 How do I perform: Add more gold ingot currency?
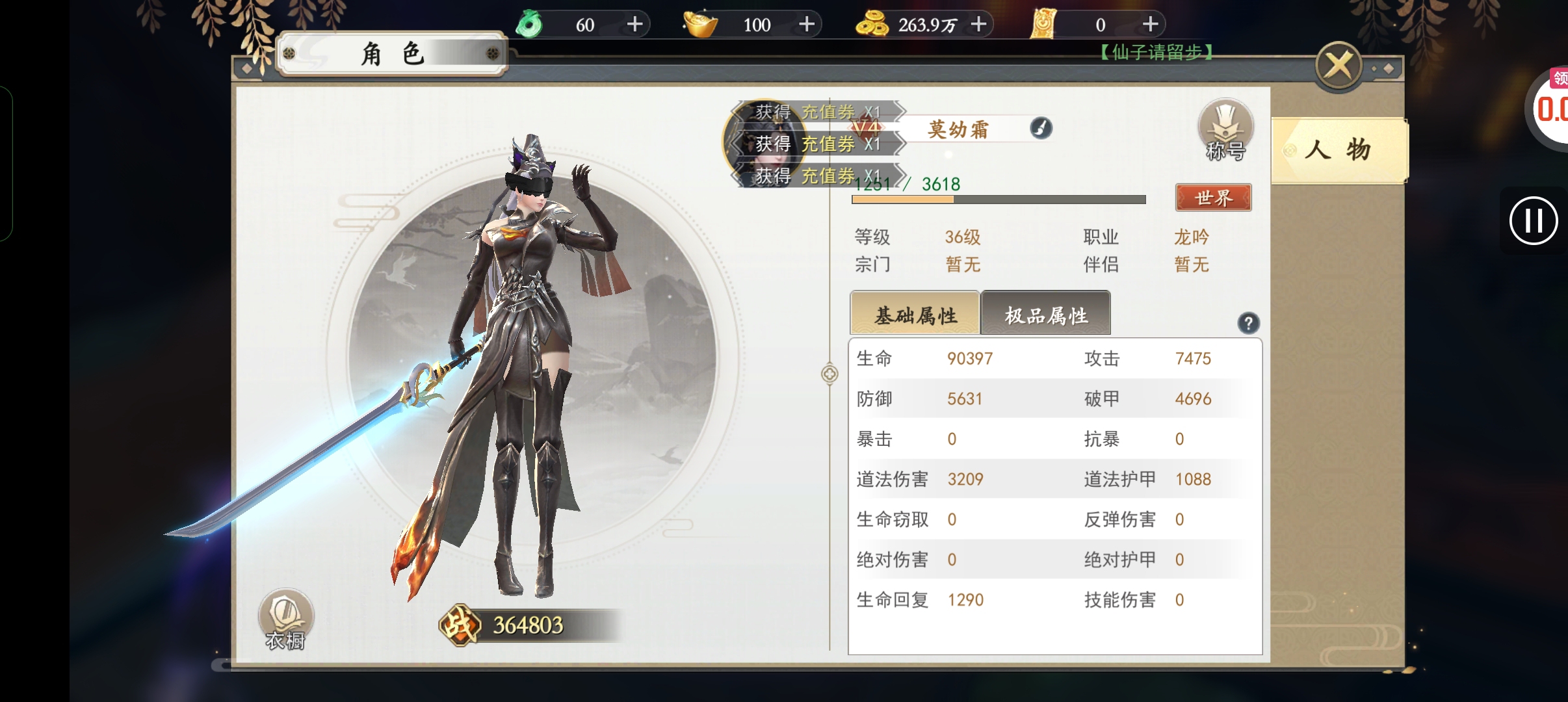point(807,25)
